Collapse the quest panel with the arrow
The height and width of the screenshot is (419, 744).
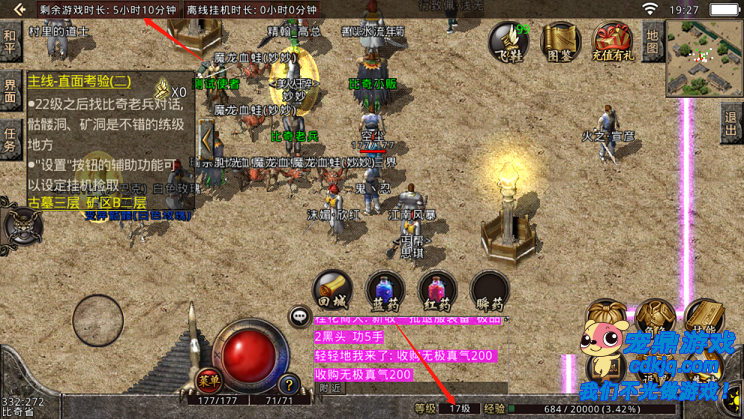207,140
